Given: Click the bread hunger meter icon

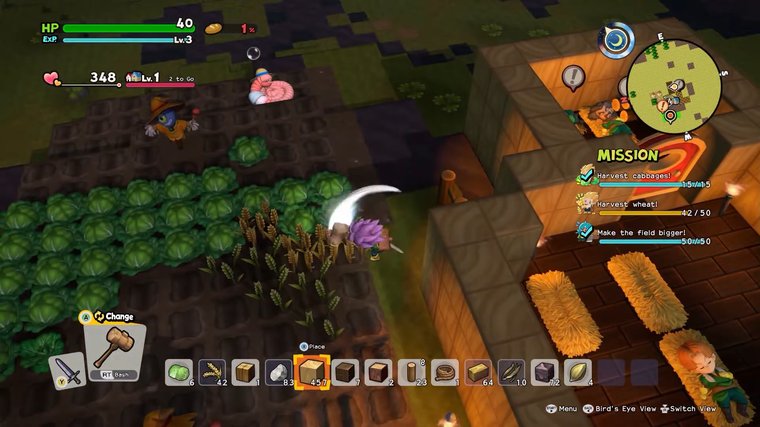Looking at the screenshot, I should pos(214,28).
